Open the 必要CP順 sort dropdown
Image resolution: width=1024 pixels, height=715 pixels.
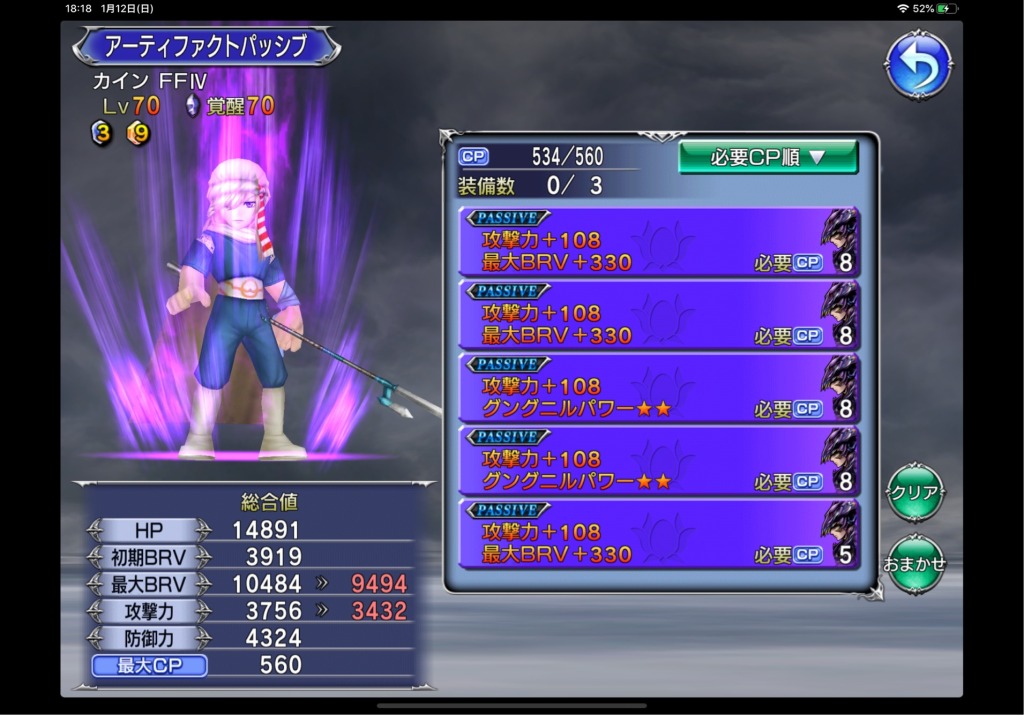[767, 157]
